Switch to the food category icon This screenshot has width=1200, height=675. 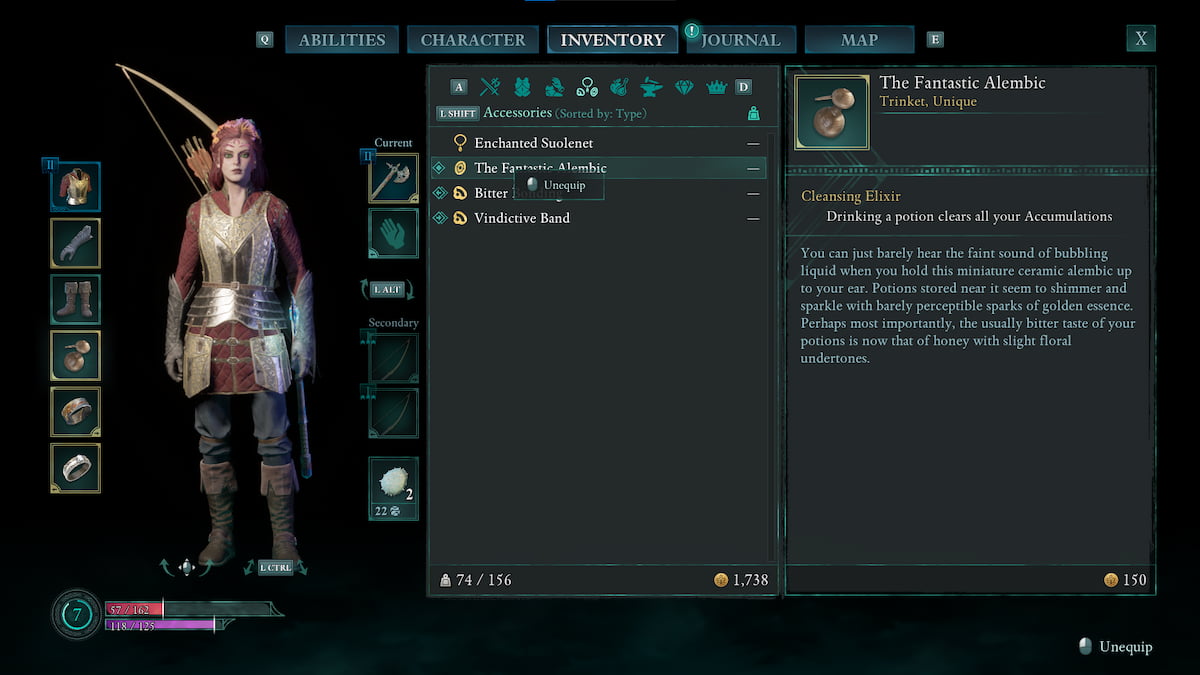(619, 87)
